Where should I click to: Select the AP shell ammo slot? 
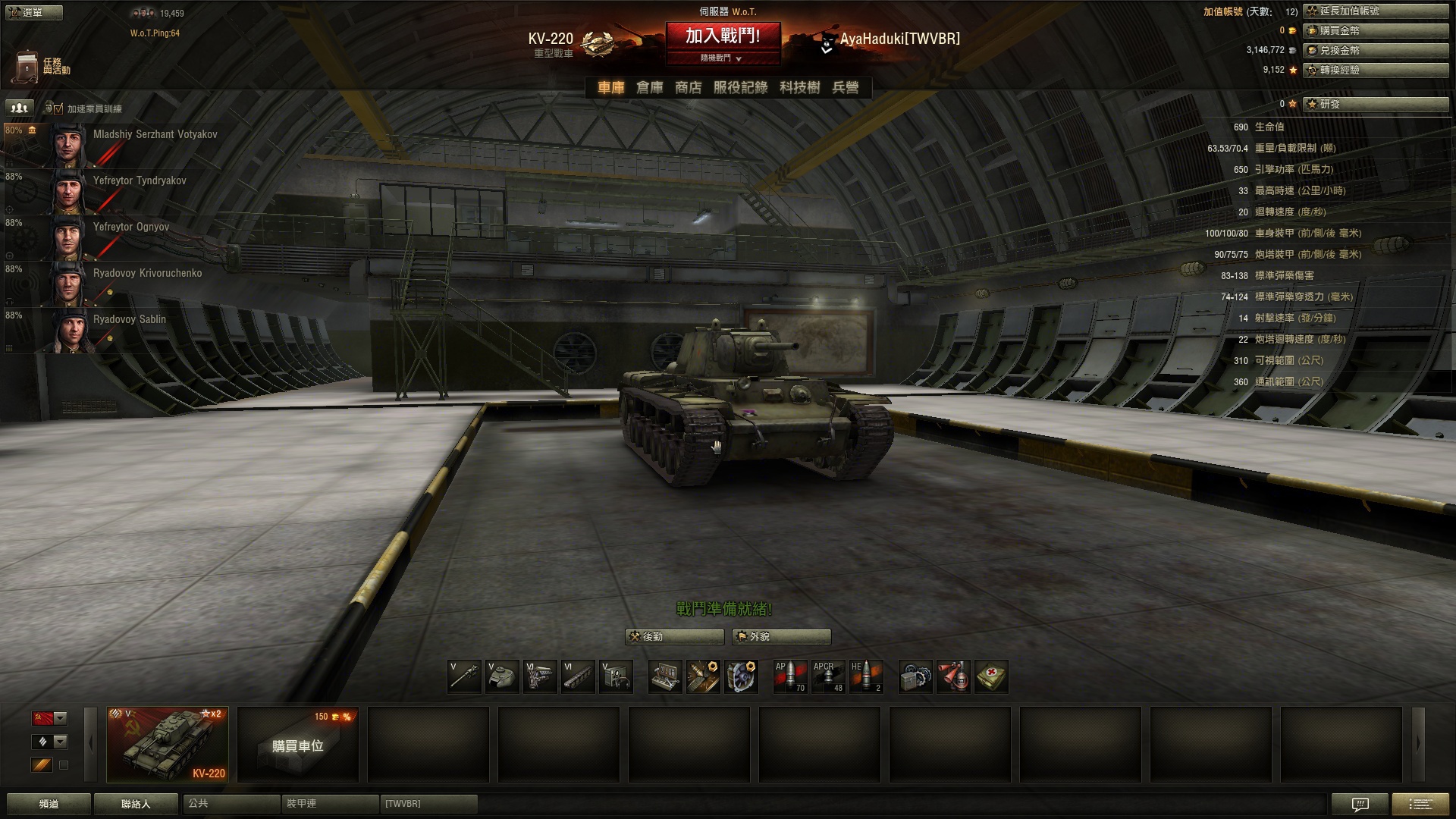pyautogui.click(x=789, y=676)
